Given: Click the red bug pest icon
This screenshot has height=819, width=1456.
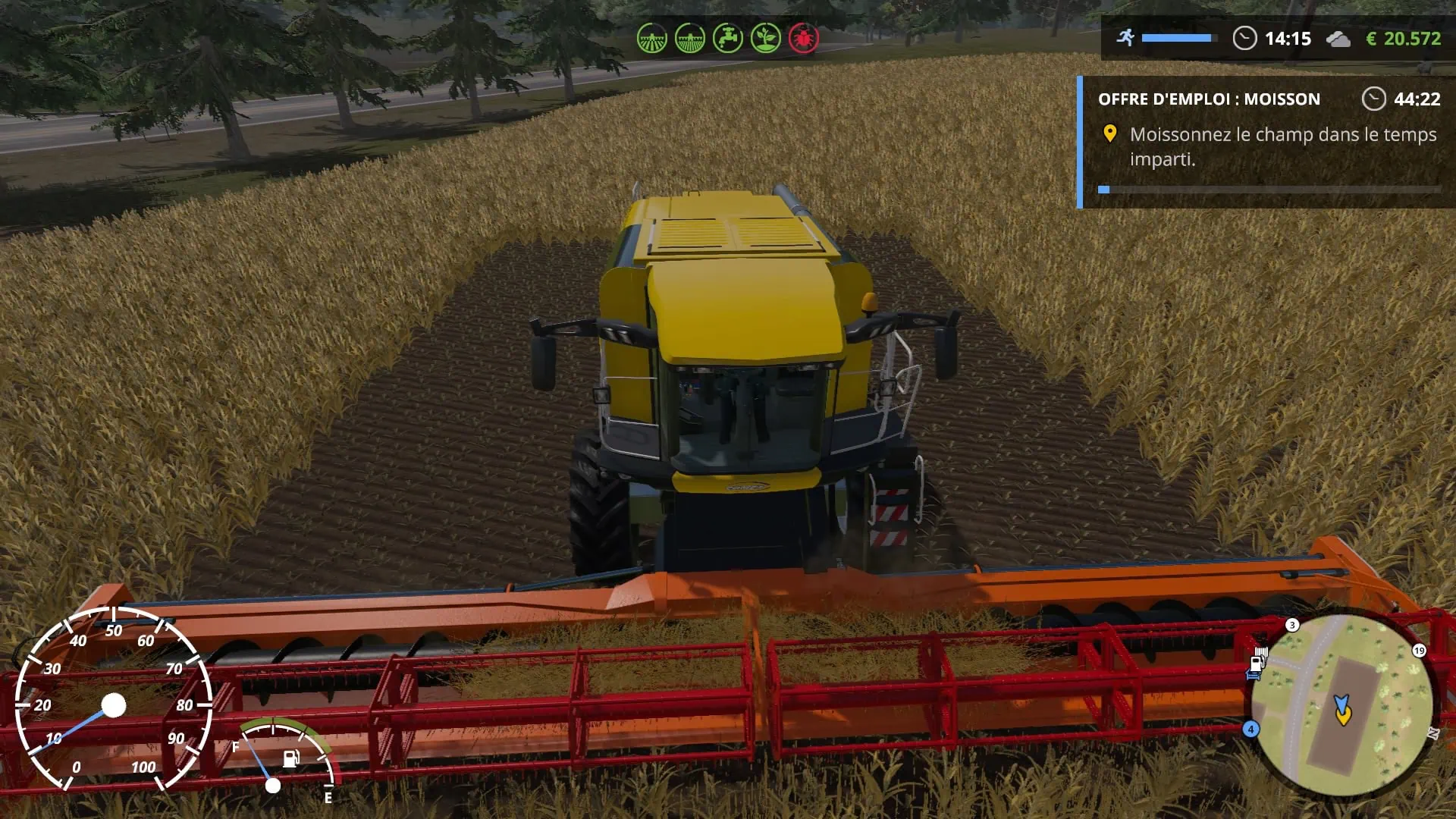Looking at the screenshot, I should point(803,38).
